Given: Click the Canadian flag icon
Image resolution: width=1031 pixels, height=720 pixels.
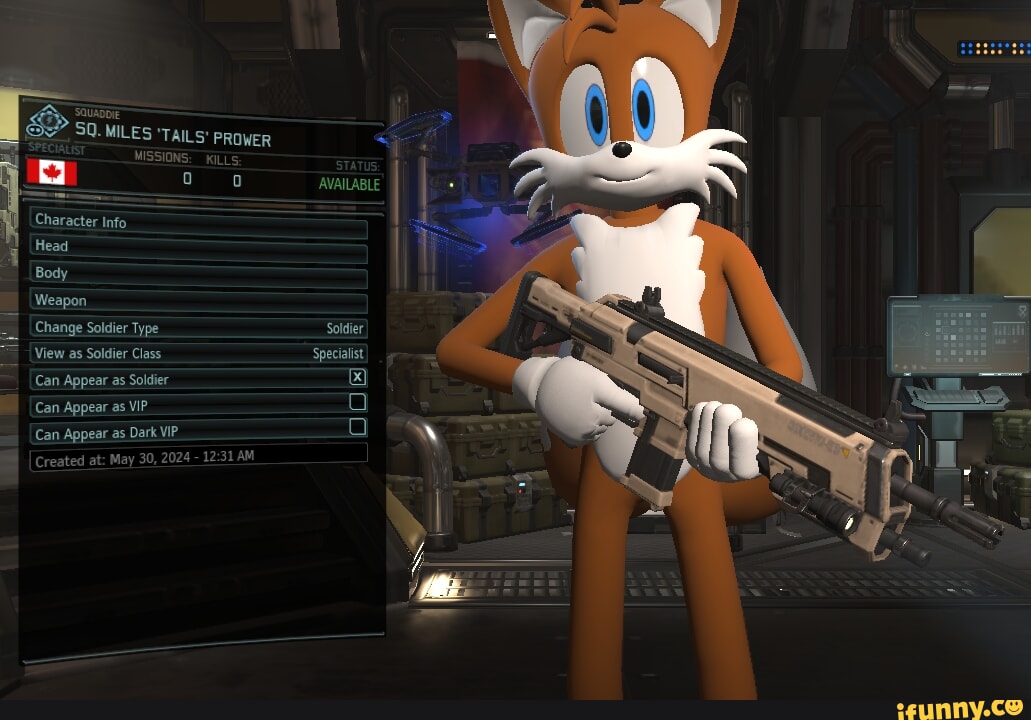Looking at the screenshot, I should point(51,172).
